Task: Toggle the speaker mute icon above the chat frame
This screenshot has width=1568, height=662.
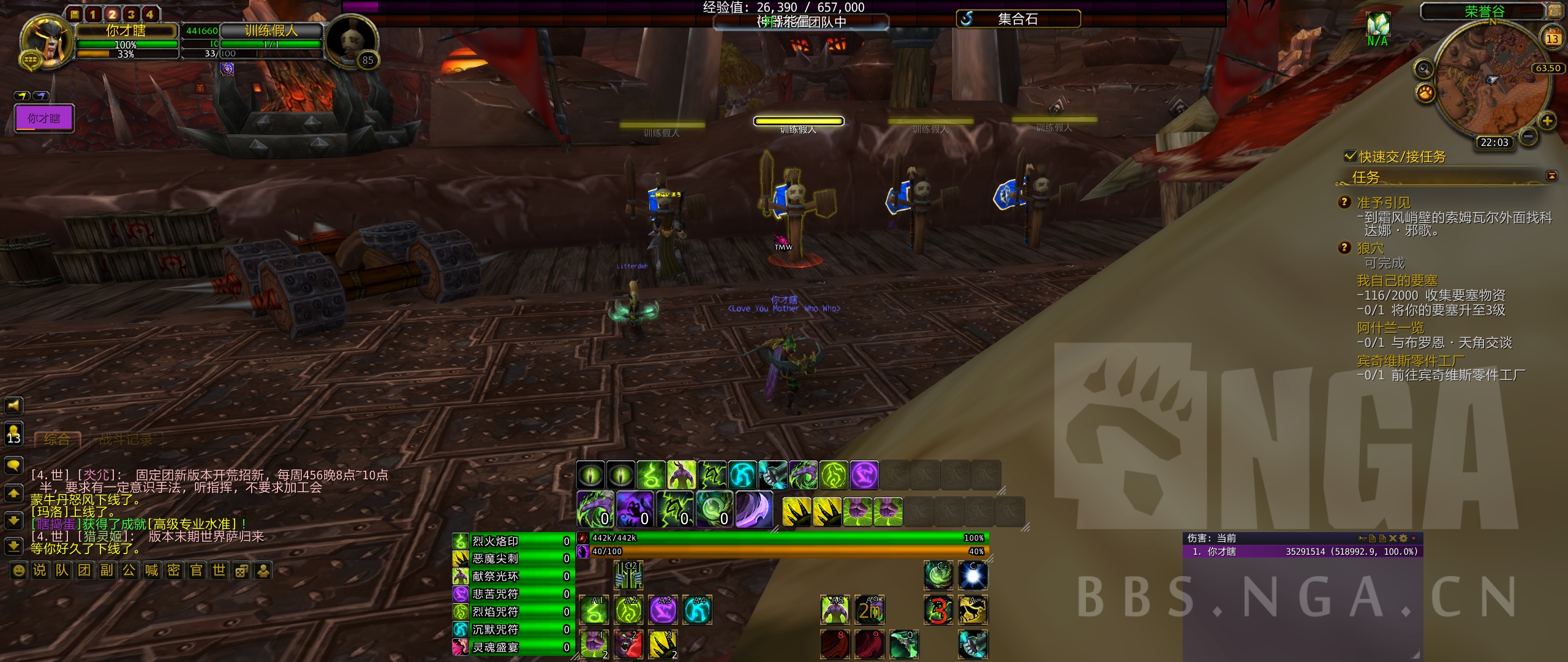Action: (x=13, y=405)
